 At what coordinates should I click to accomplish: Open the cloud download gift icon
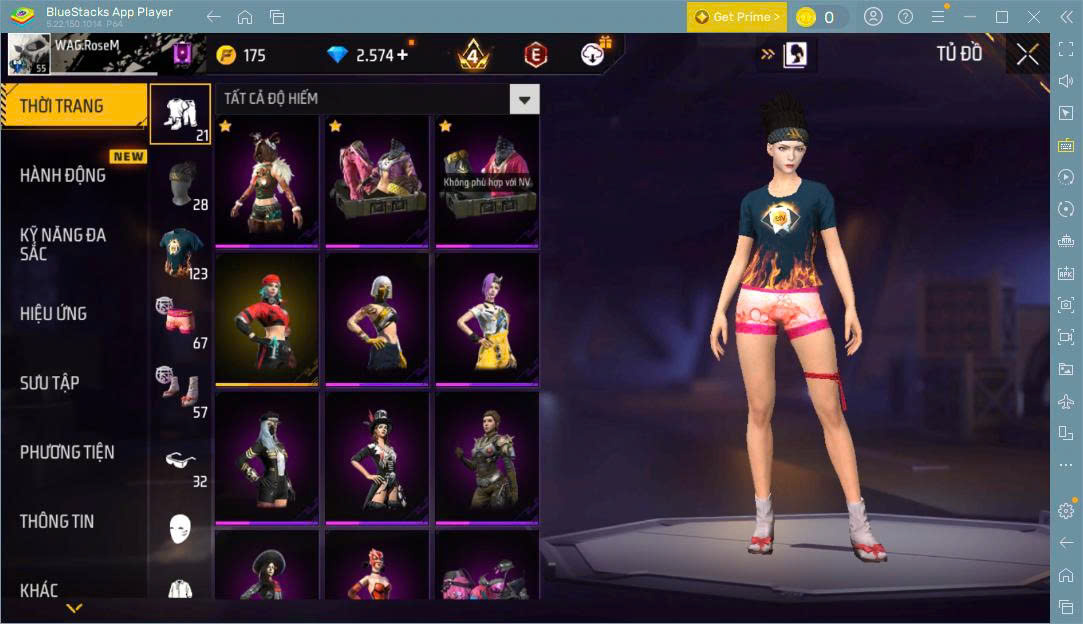click(x=595, y=54)
